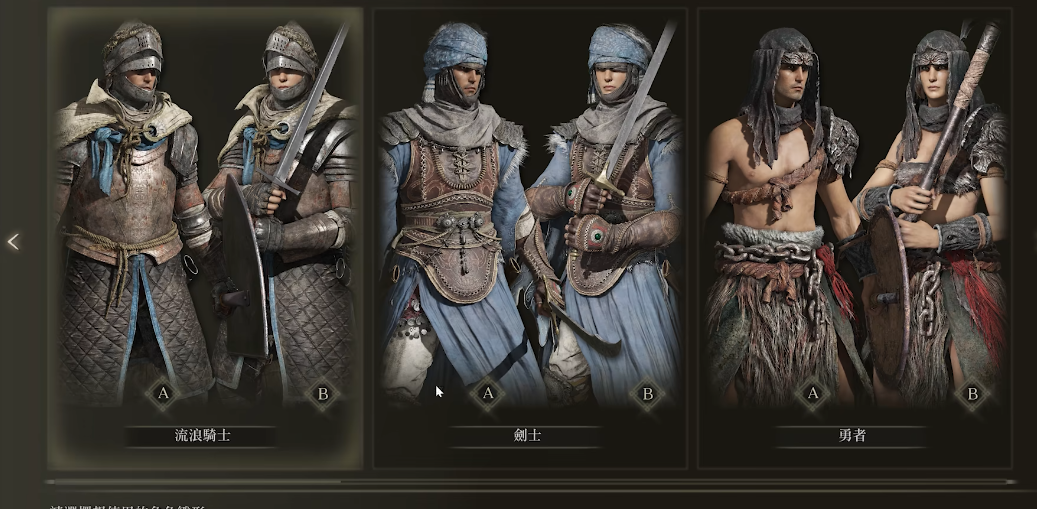Click the left arrow to show previous classes
1037x509 pixels.
tap(13, 242)
